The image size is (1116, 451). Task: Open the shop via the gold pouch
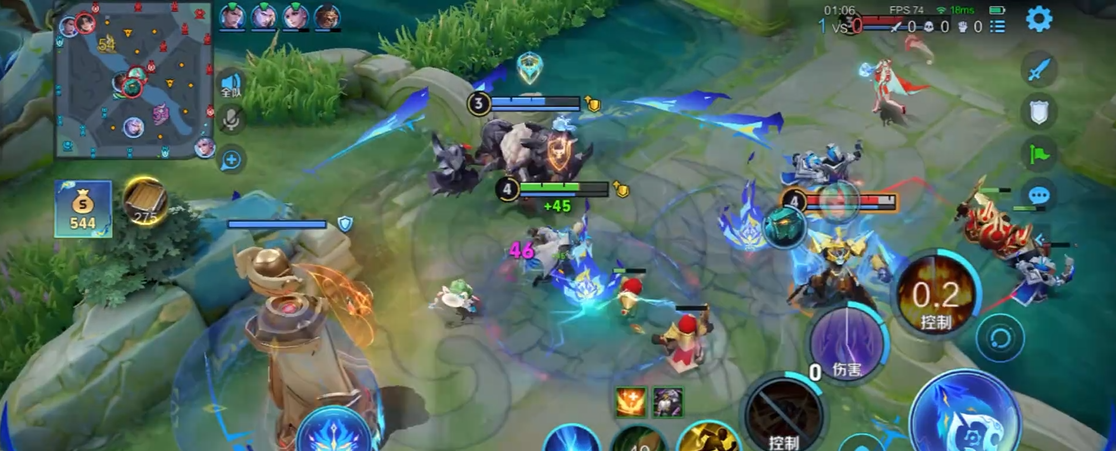pos(83,208)
